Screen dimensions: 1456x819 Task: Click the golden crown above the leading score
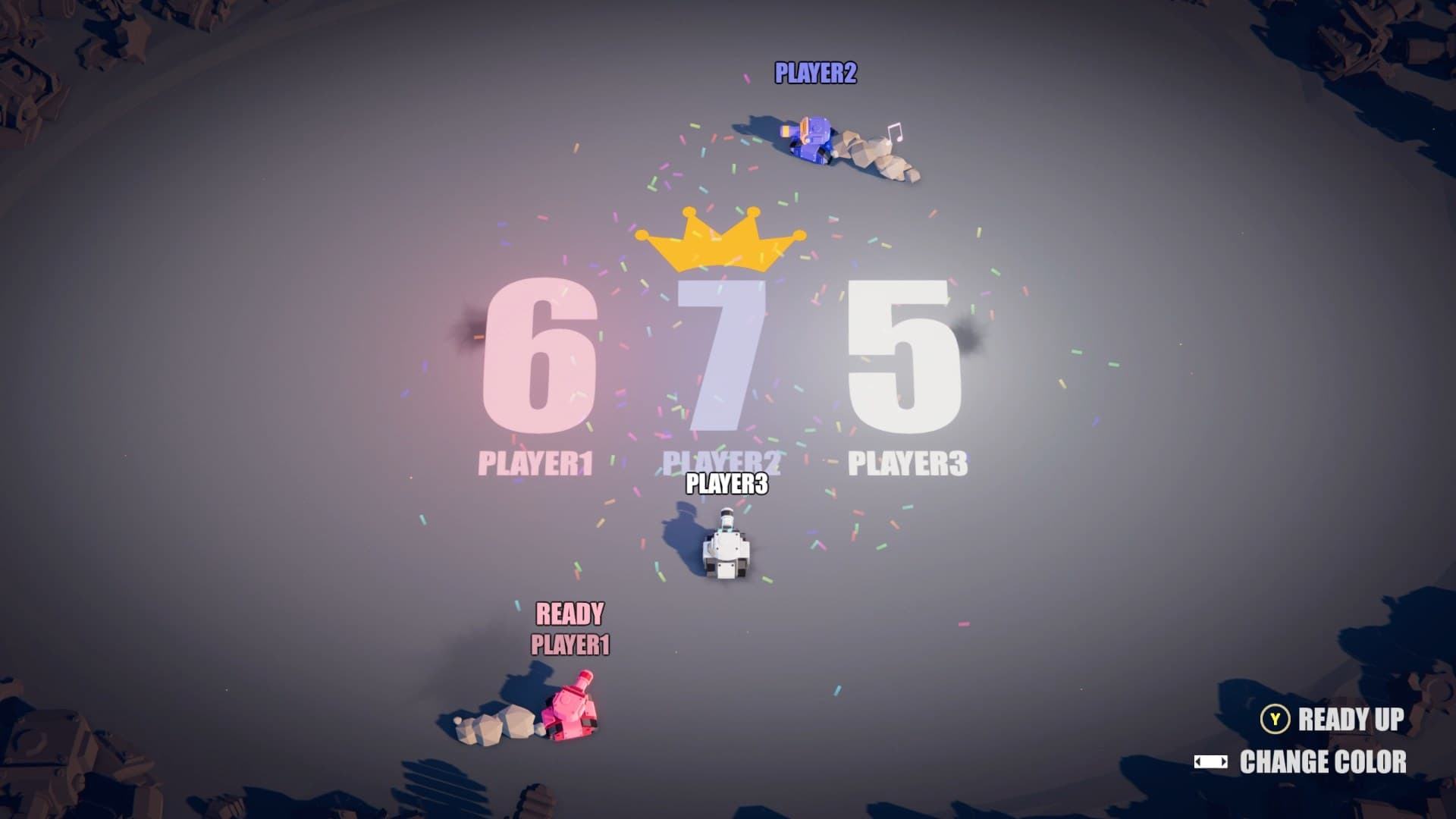[x=720, y=243]
